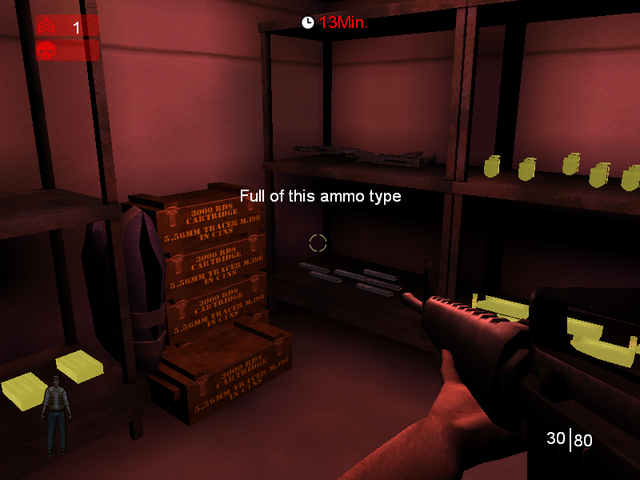The width and height of the screenshot is (640, 480).
Task: Click the rank chevron icon
Action: [47, 27]
